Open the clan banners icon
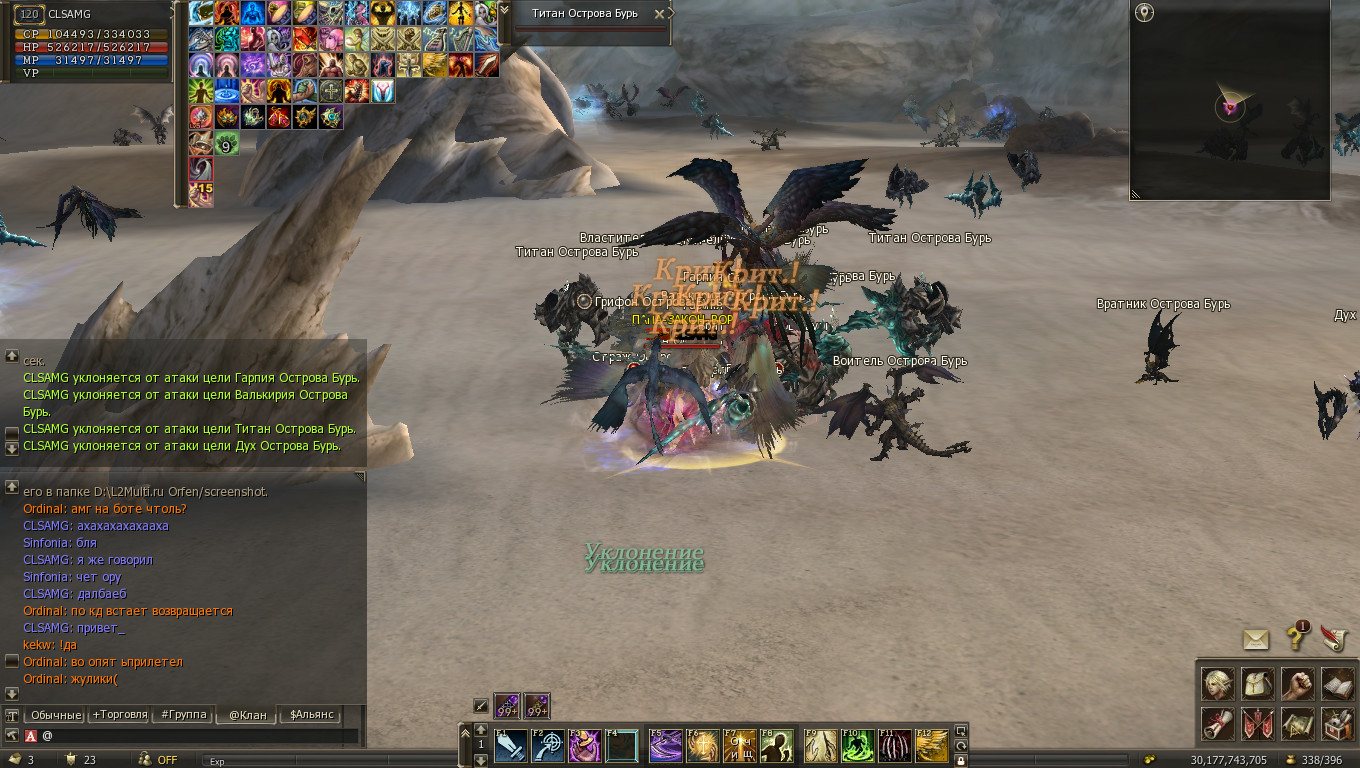 [x=1258, y=722]
